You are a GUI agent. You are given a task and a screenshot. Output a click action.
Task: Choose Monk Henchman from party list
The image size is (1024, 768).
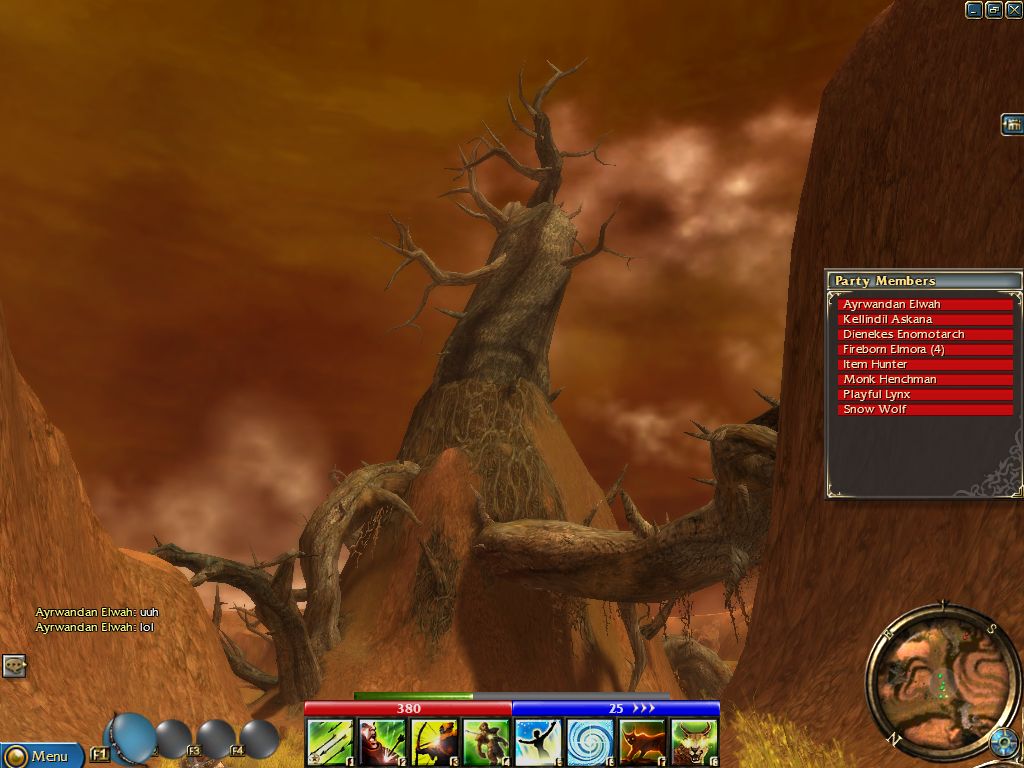(x=925, y=379)
